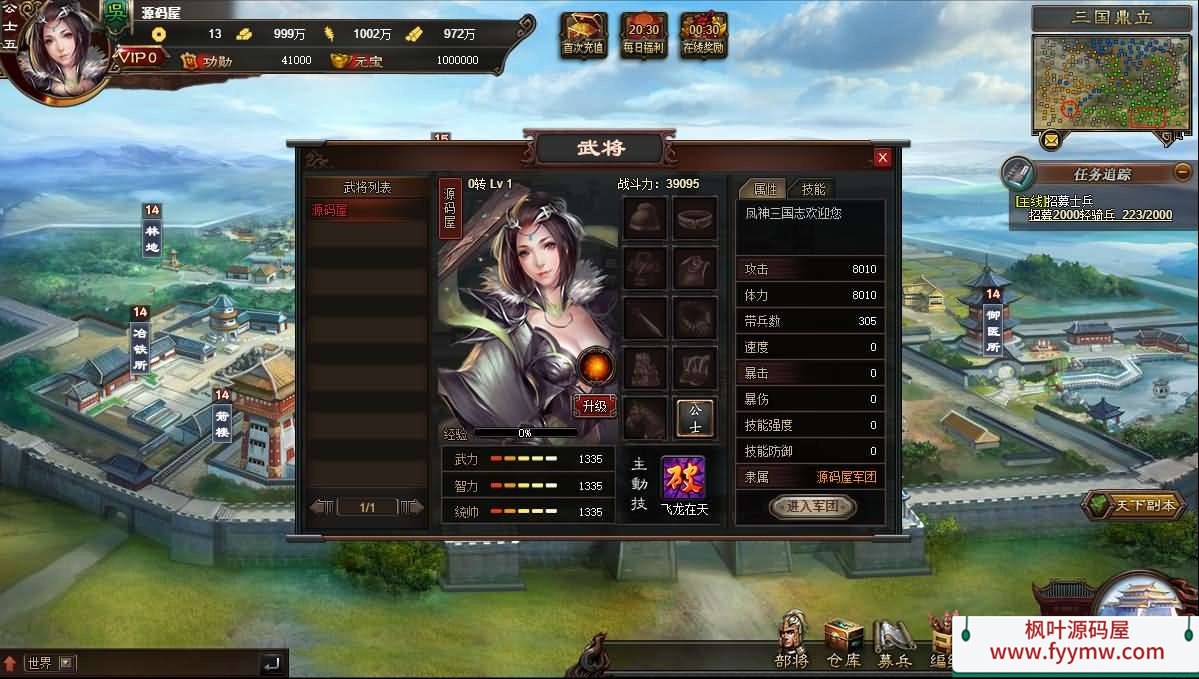
Task: Open the 募兵 recruit troops menu
Action: point(894,640)
